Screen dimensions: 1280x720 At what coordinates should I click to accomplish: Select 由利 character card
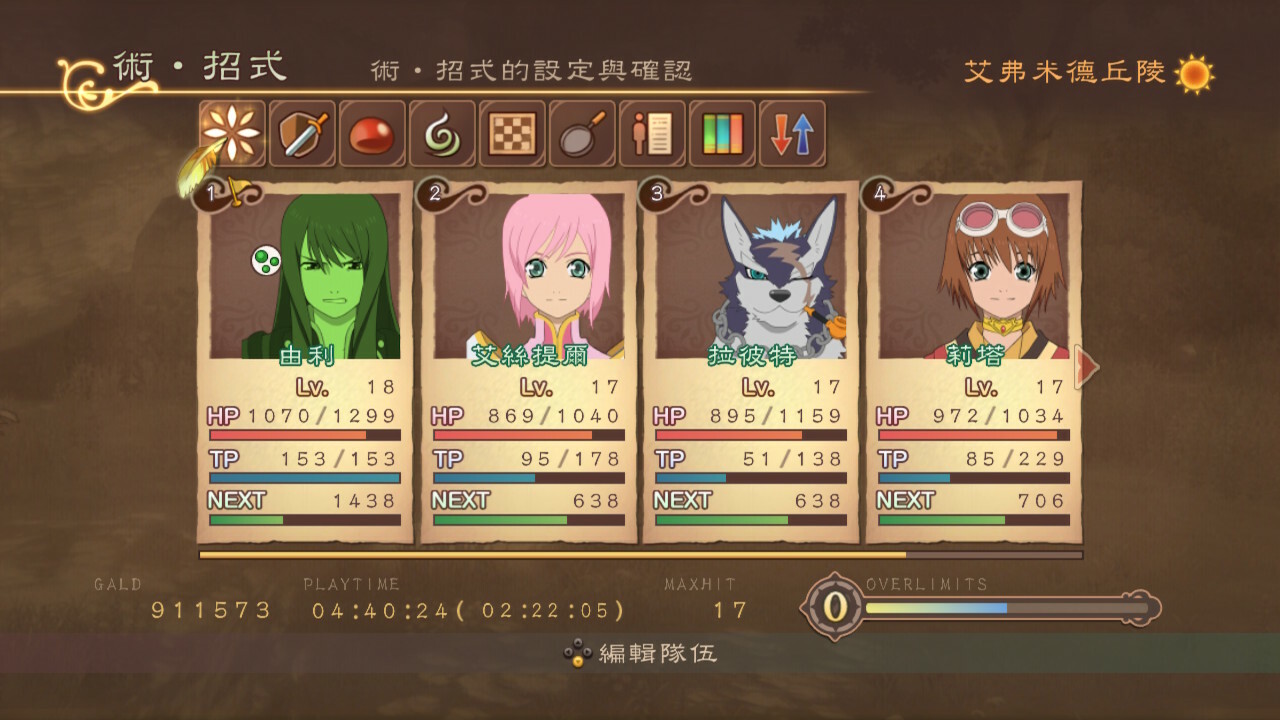click(305, 362)
